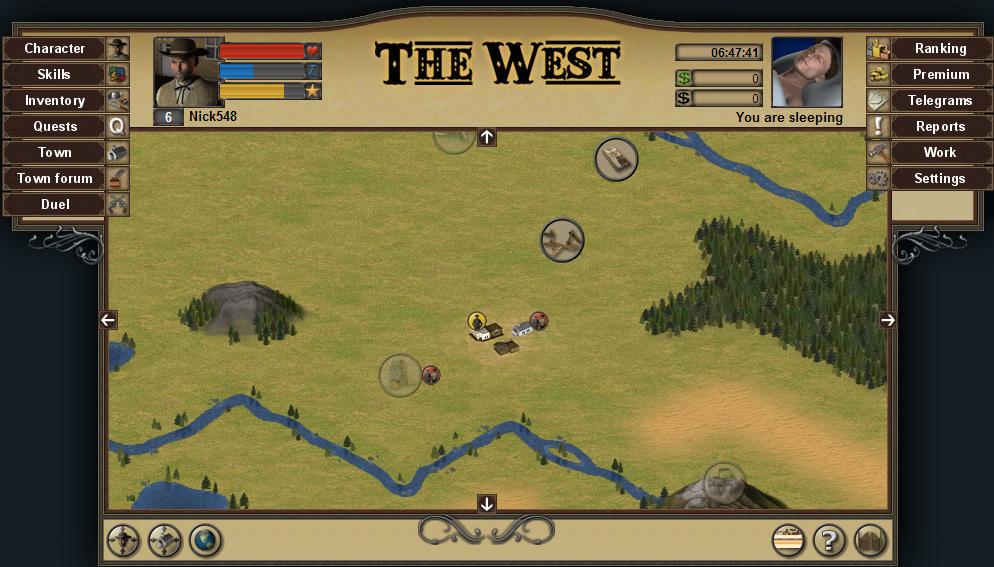Go to the Town screen

pos(55,152)
